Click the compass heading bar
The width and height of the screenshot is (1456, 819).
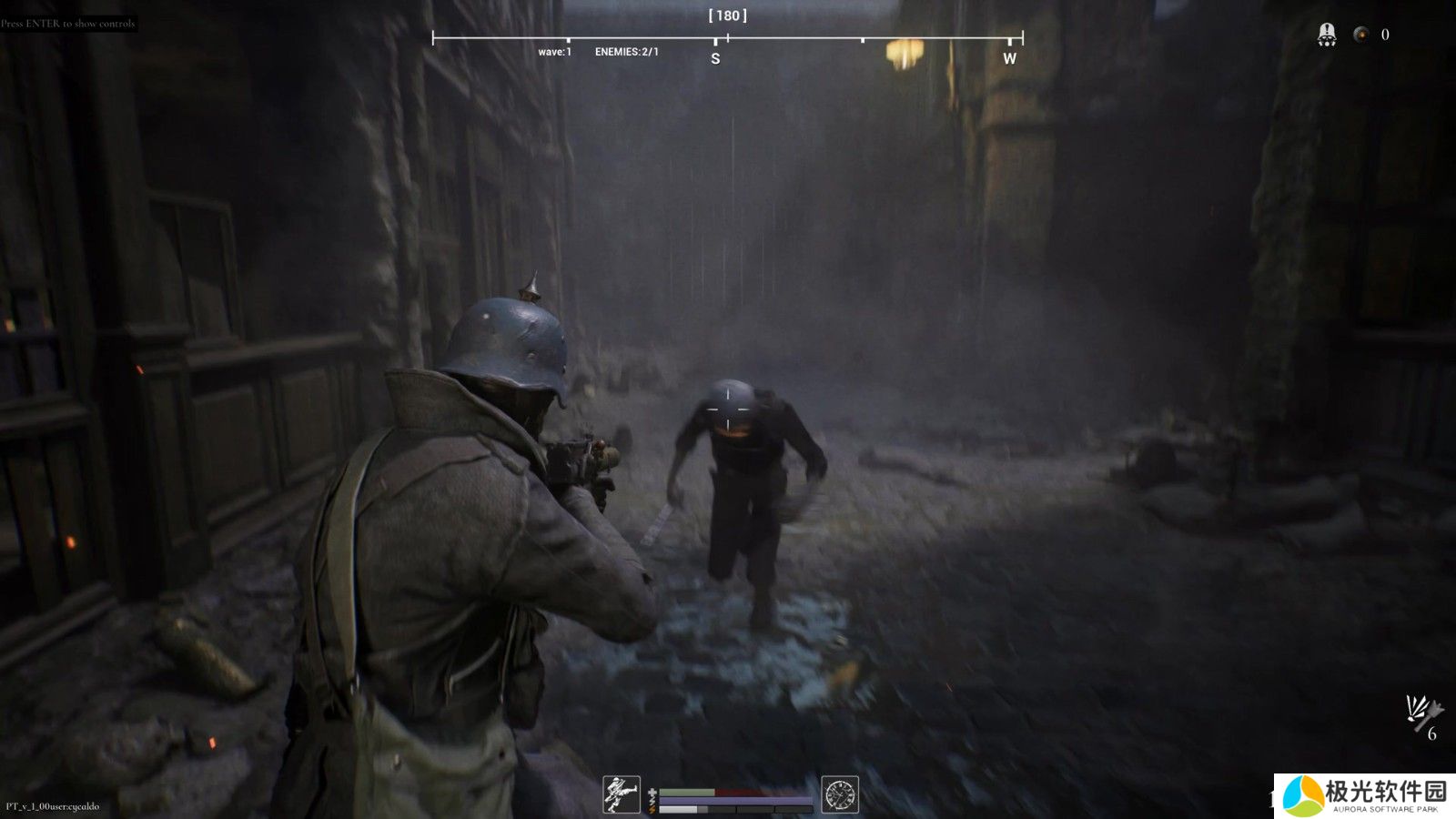pyautogui.click(x=727, y=38)
